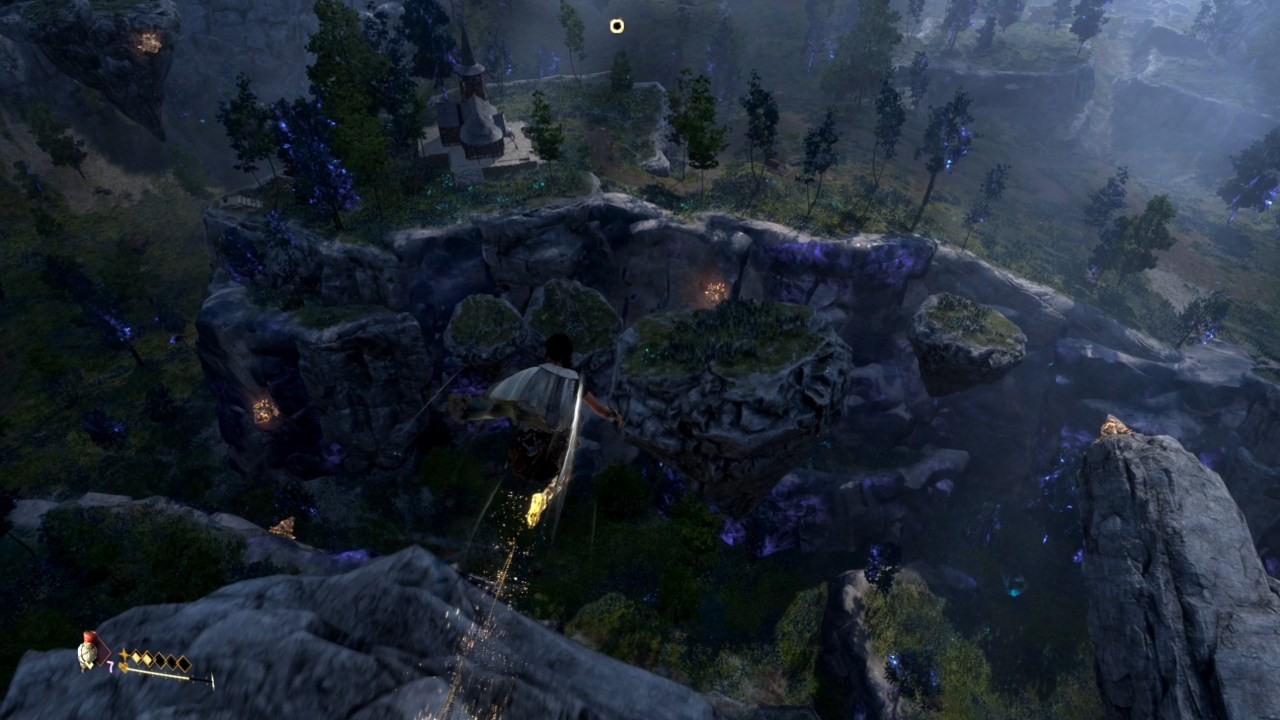Click the teal glowing chest in the lower right

(x=1013, y=592)
